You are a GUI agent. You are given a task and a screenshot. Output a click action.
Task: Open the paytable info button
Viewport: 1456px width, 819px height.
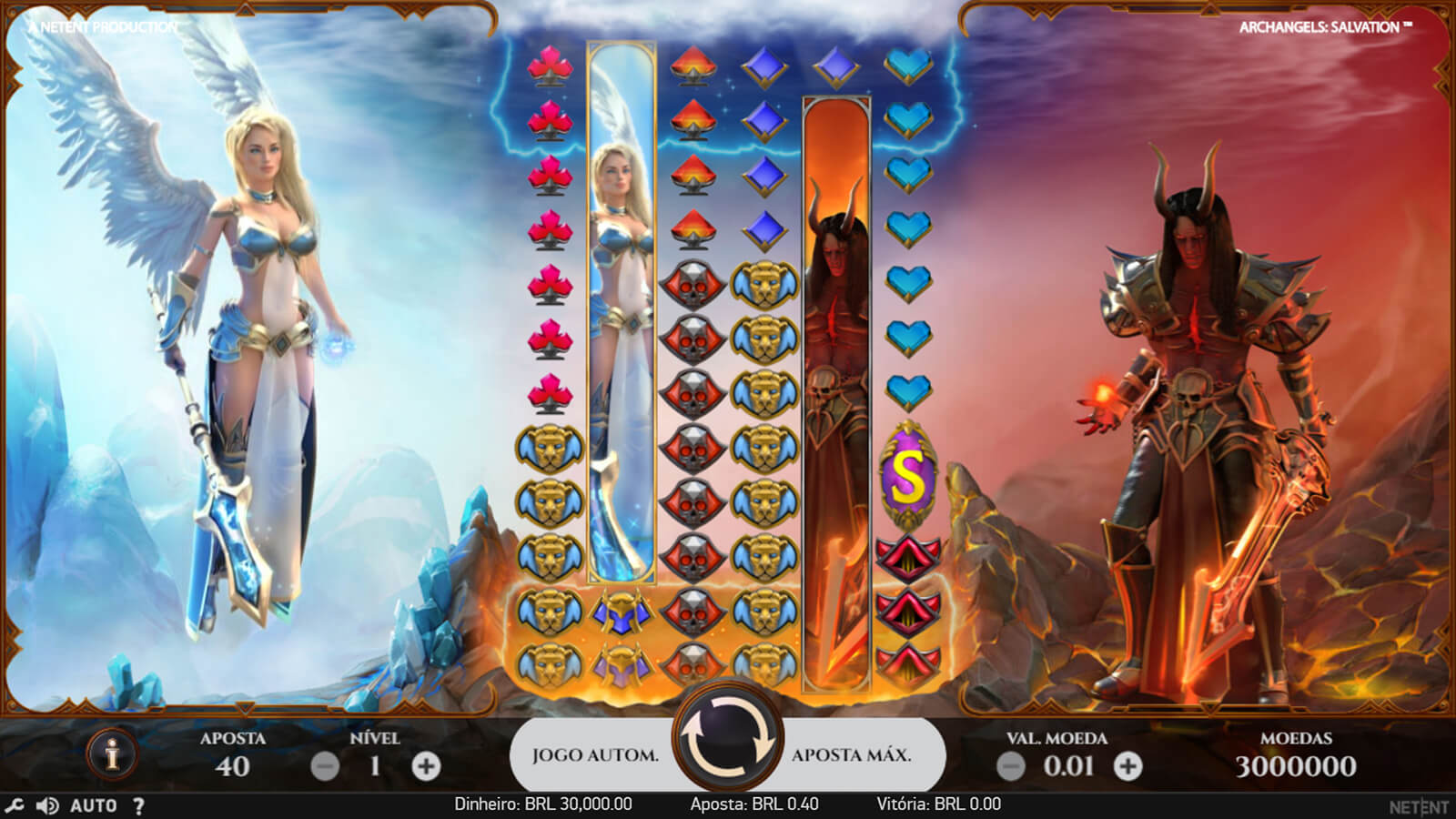112,754
